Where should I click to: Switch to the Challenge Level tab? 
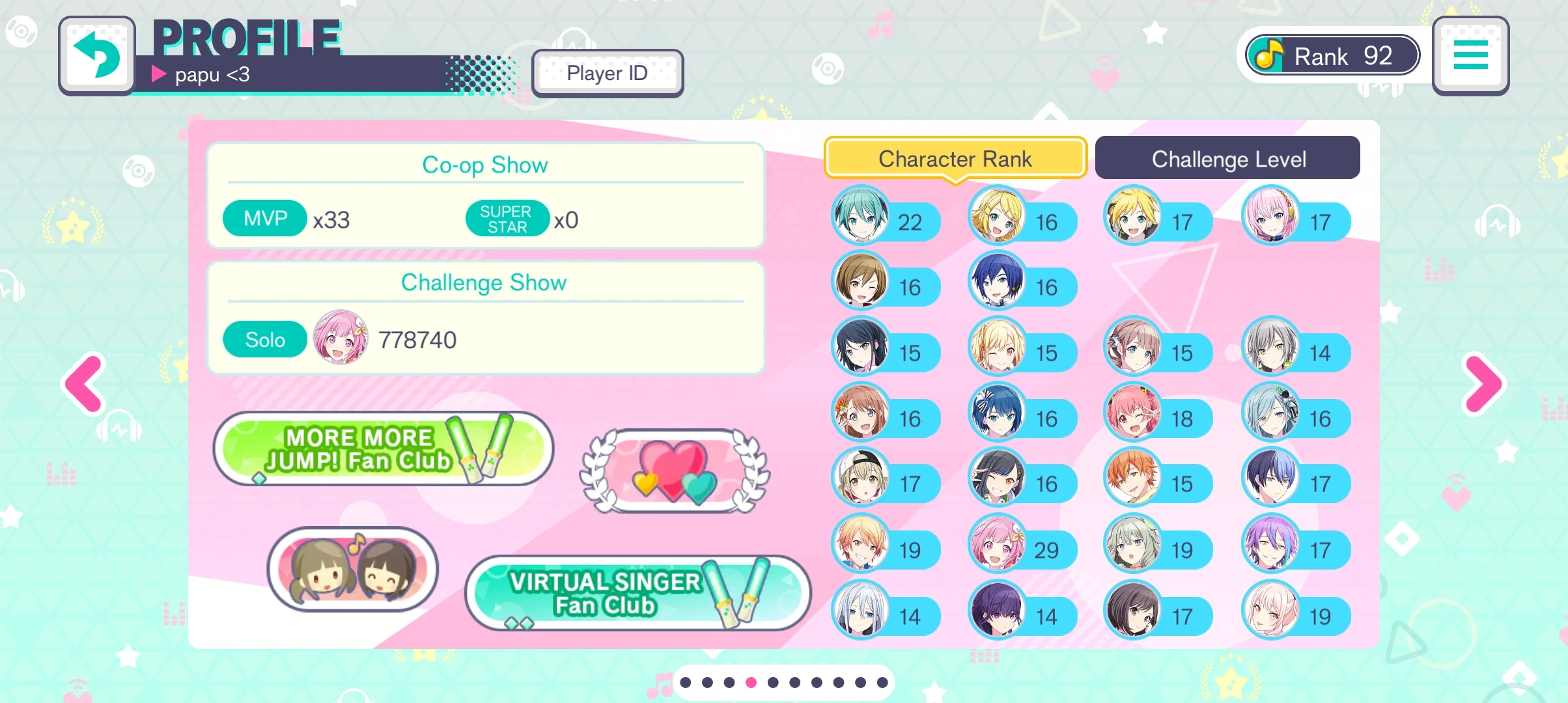(1227, 158)
